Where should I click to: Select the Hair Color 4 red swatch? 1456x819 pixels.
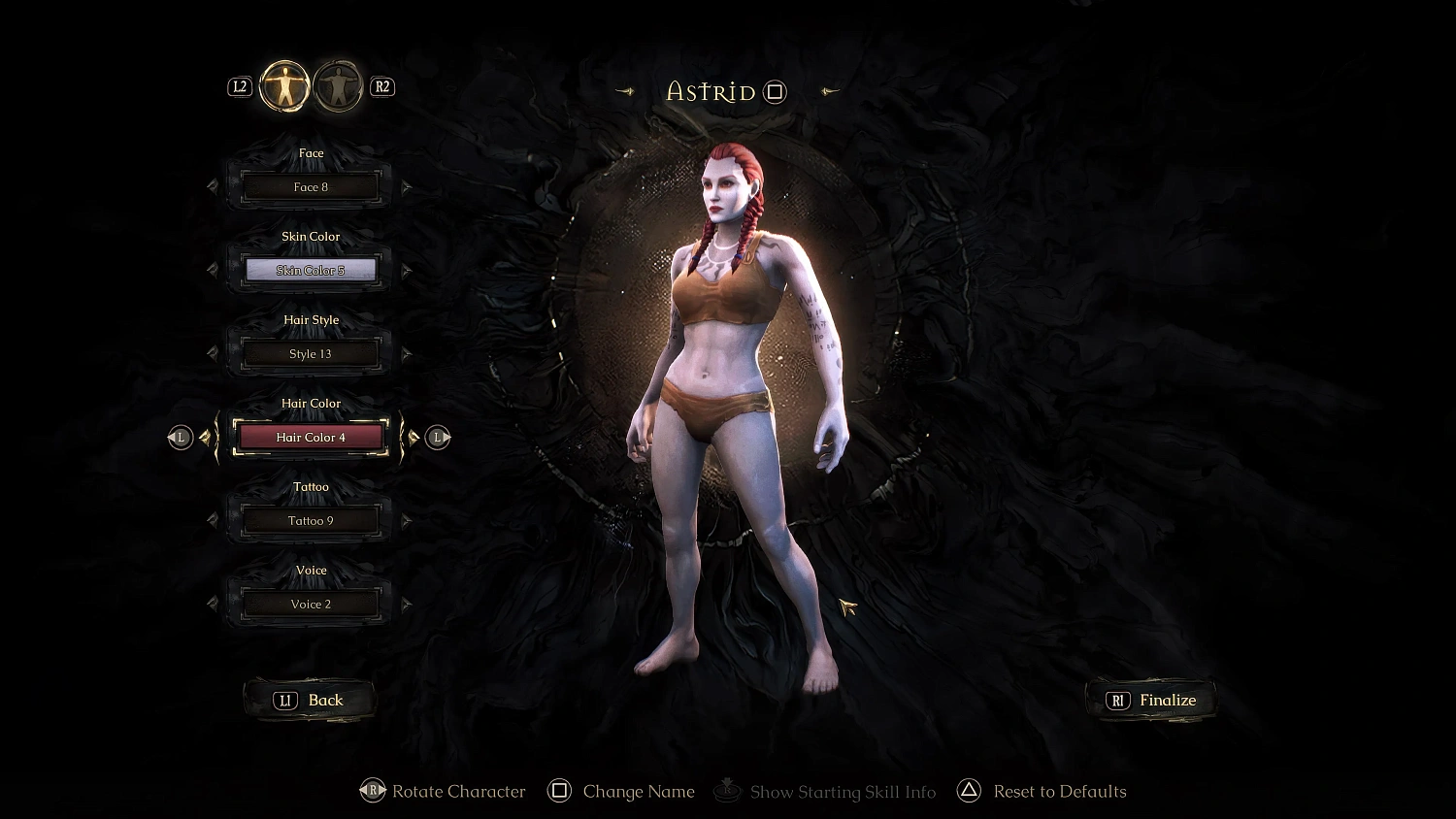(x=310, y=437)
